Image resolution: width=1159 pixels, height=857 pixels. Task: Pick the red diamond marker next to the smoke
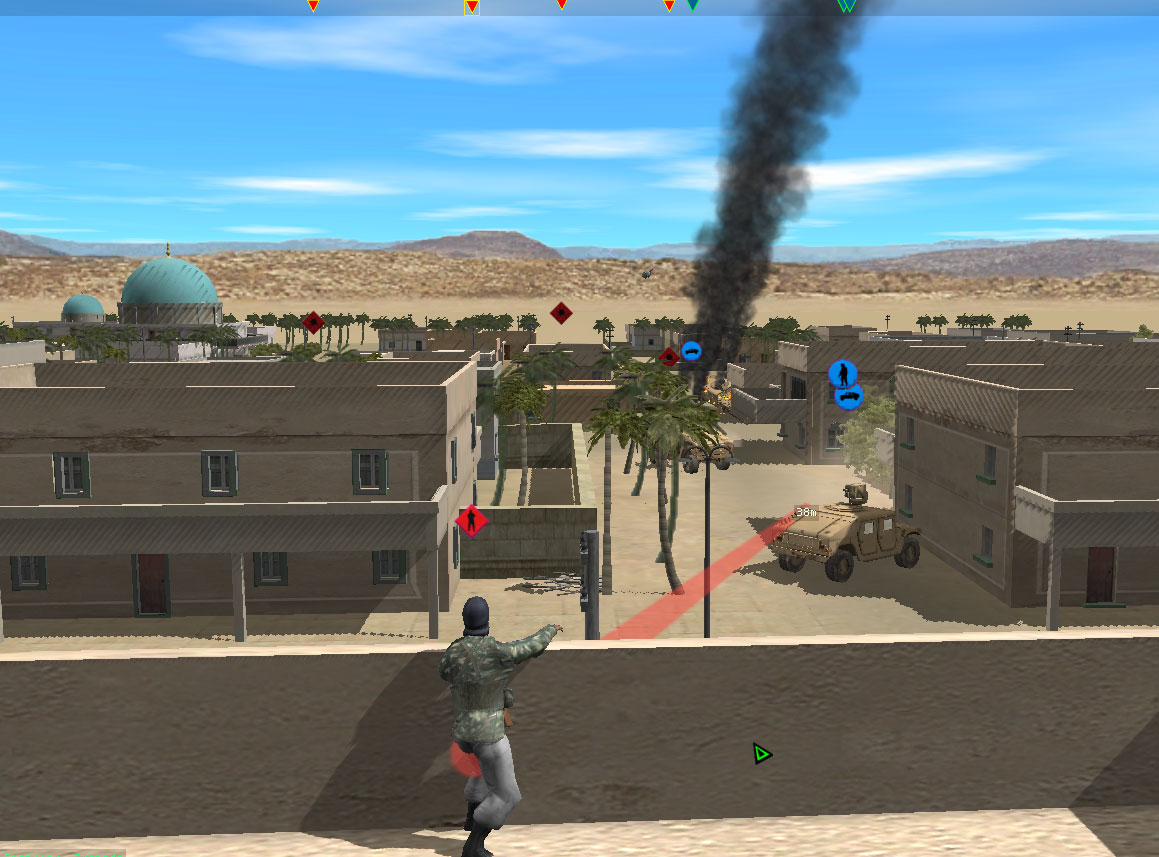pos(669,356)
